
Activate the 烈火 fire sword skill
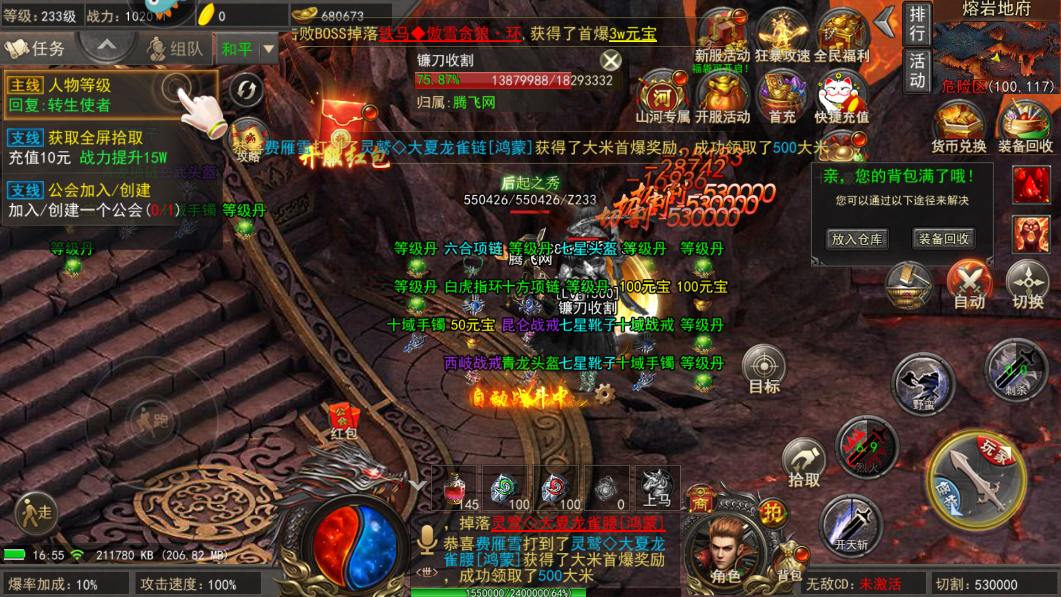pos(866,446)
